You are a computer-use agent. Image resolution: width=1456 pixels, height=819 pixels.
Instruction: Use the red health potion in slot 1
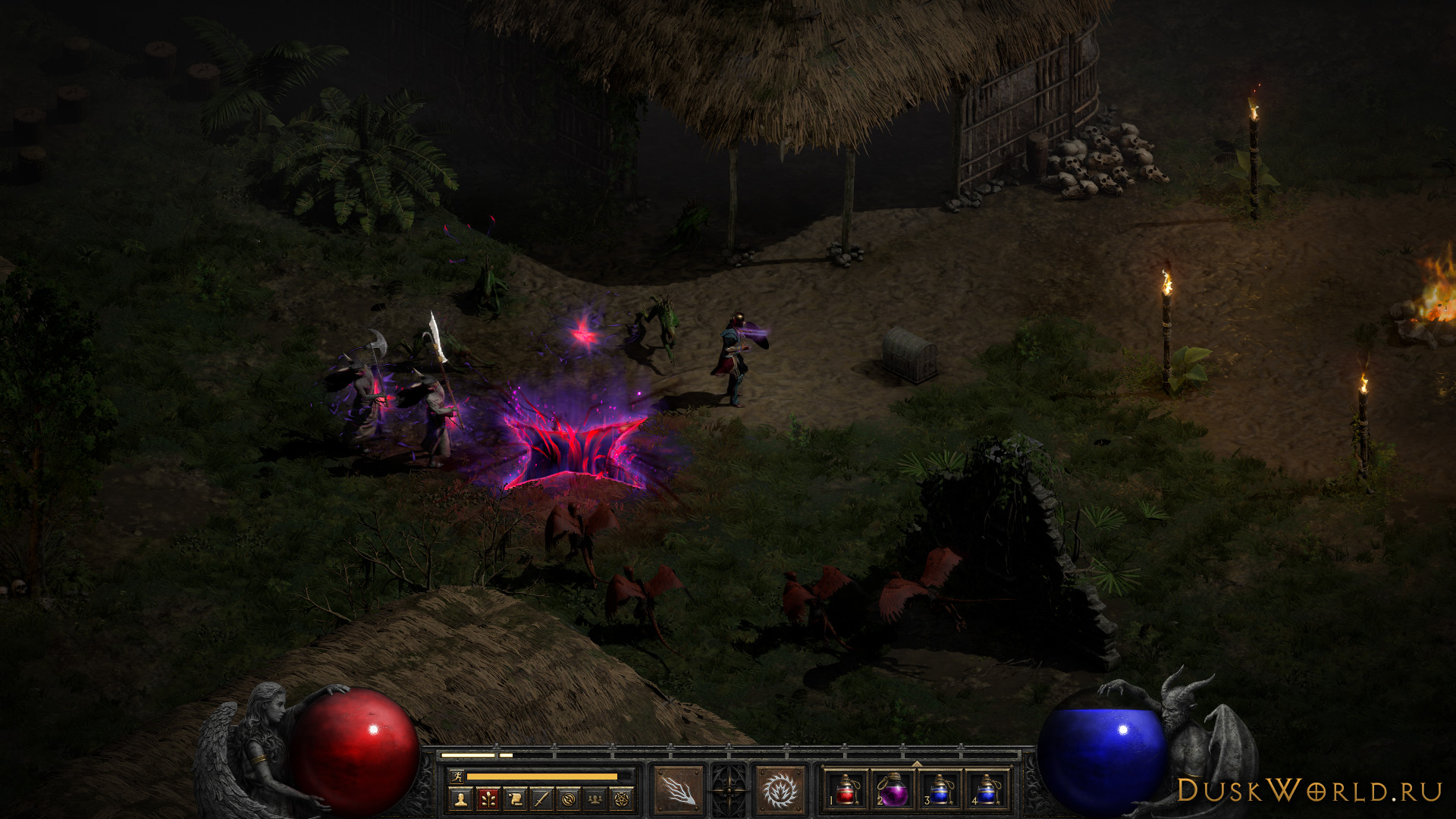(846, 790)
